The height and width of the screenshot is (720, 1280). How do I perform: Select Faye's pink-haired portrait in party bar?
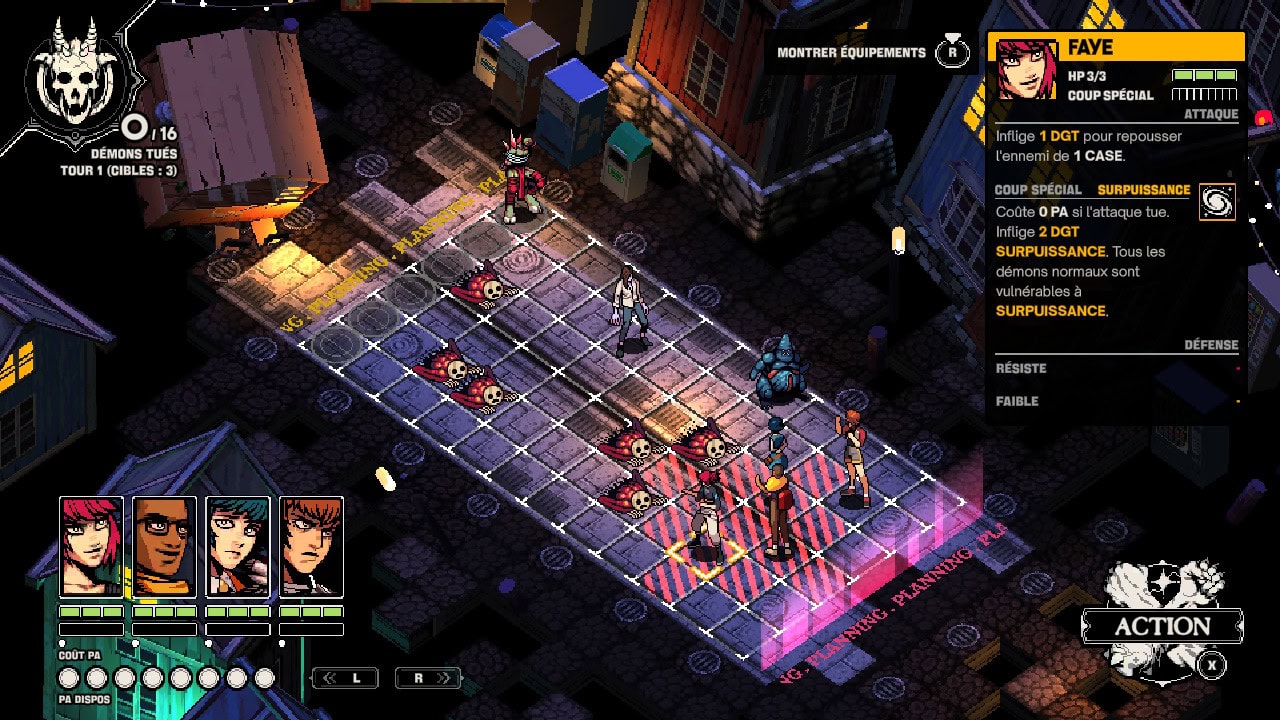coord(91,546)
